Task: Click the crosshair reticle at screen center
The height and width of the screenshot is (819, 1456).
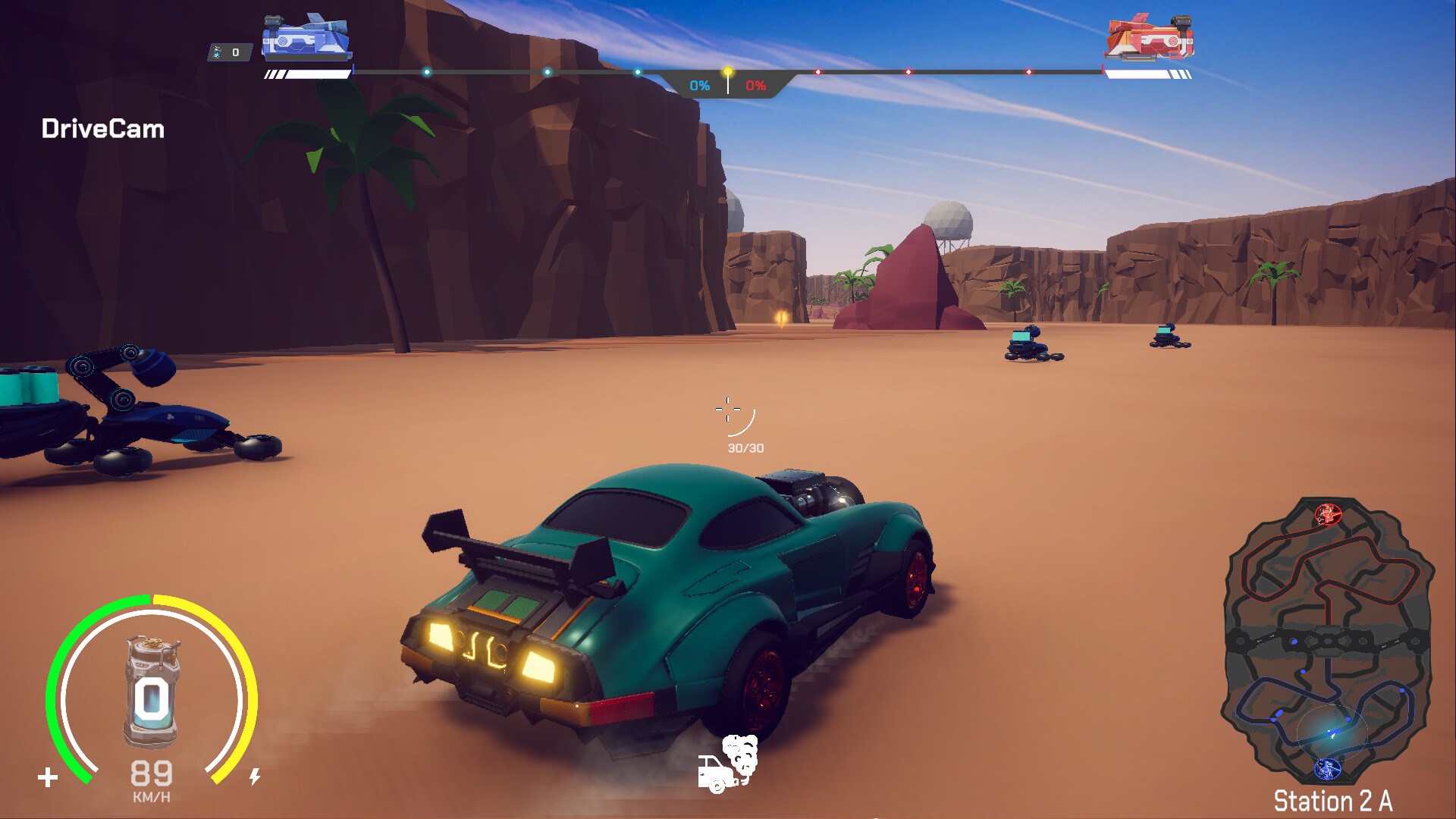Action: 728,409
